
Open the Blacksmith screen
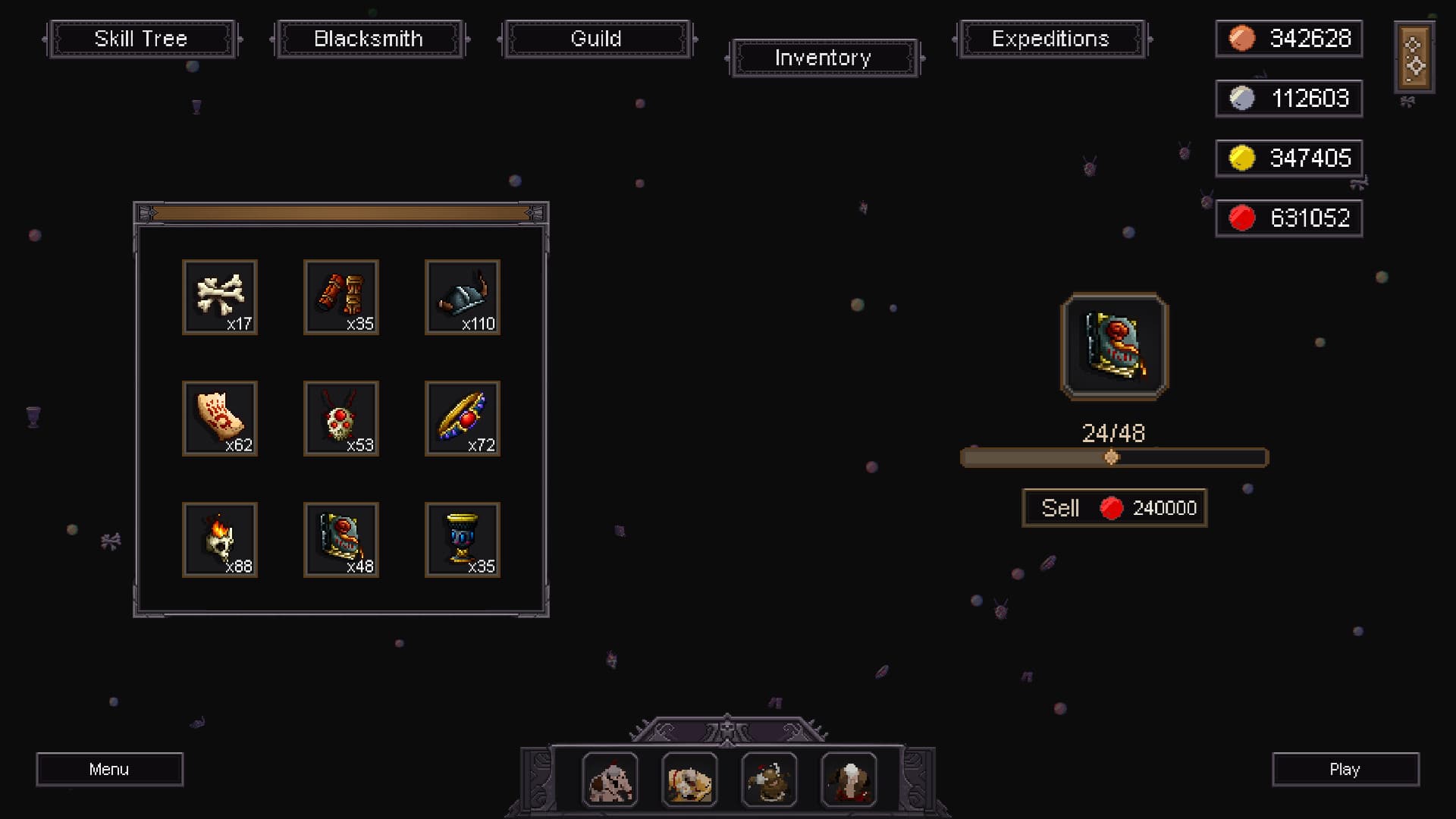click(x=369, y=39)
